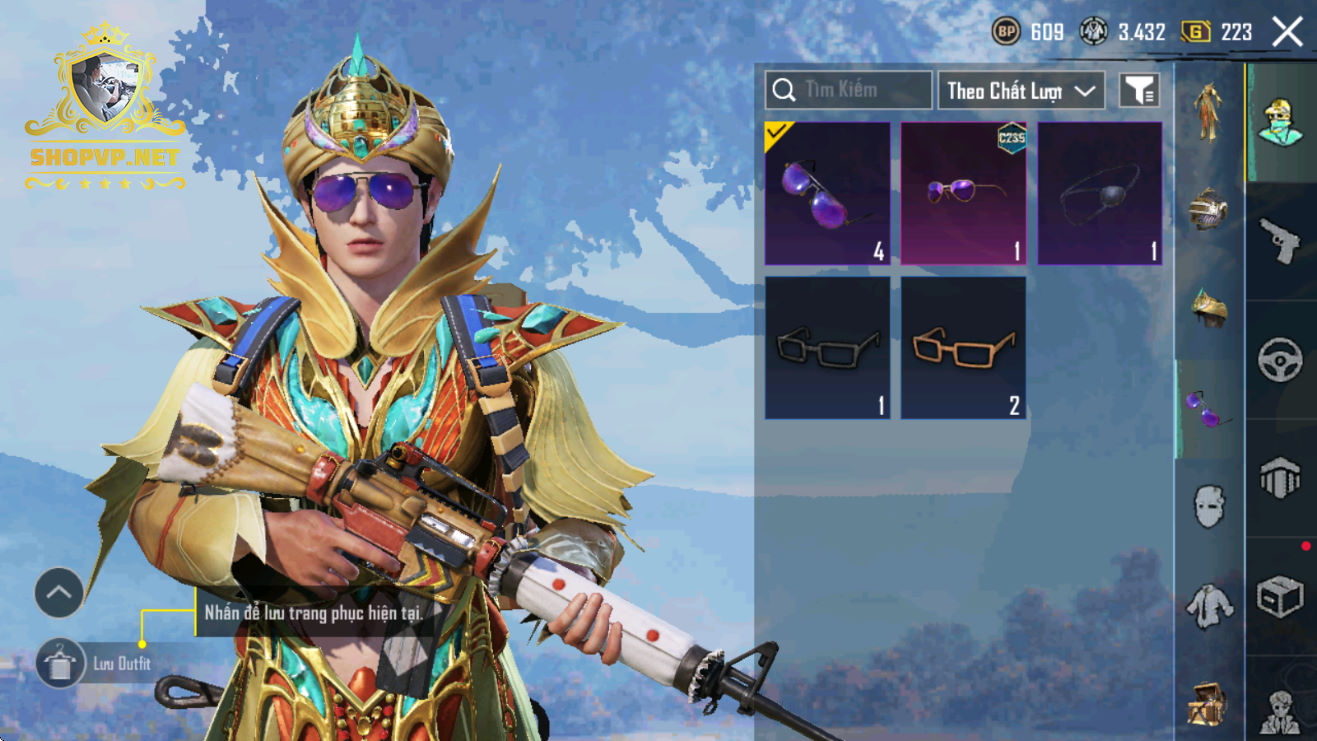Type in the Tìm Kiếm search box
The image size is (1317, 741).
tap(848, 90)
